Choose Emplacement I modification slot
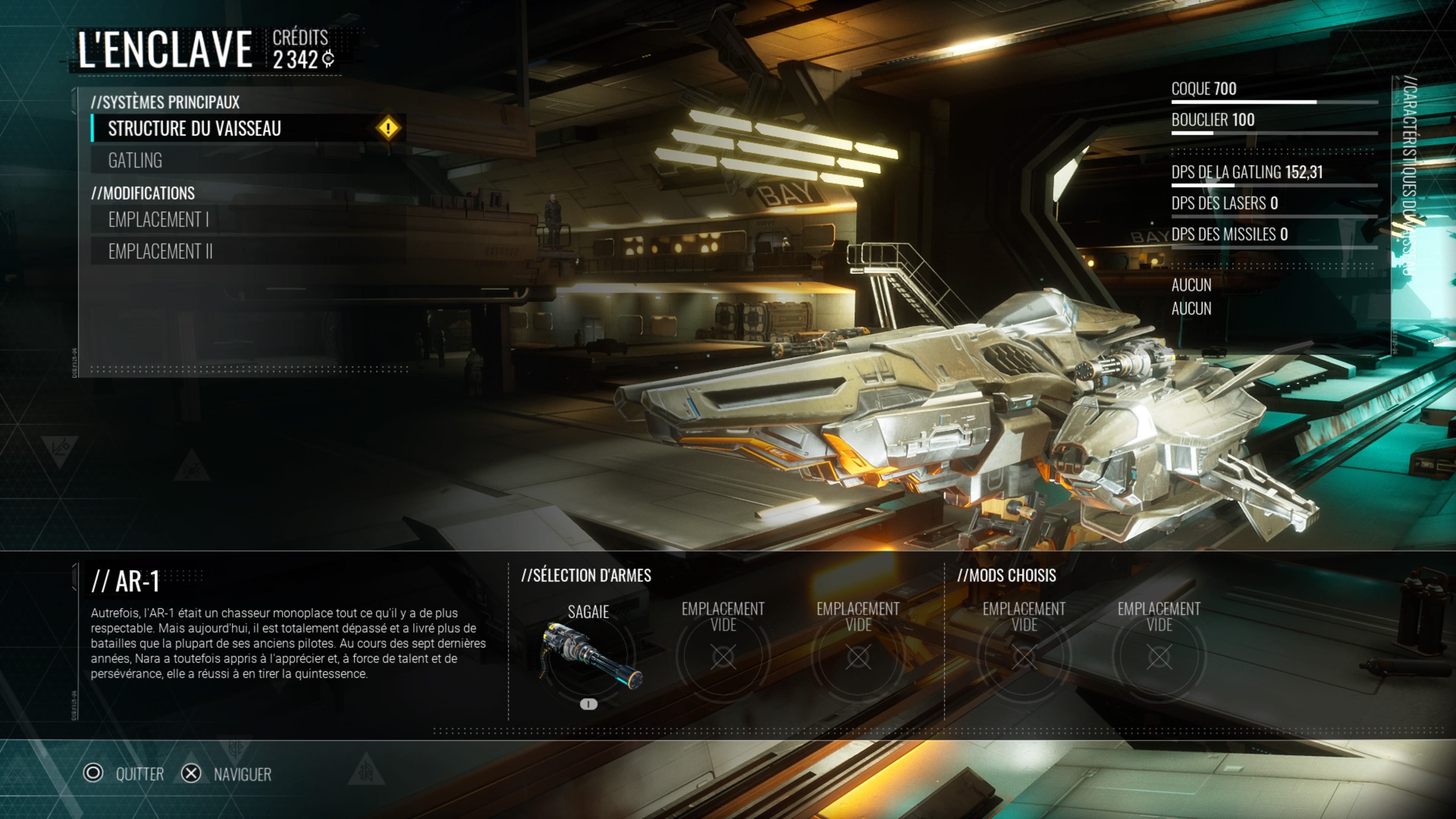The height and width of the screenshot is (819, 1456). click(159, 219)
